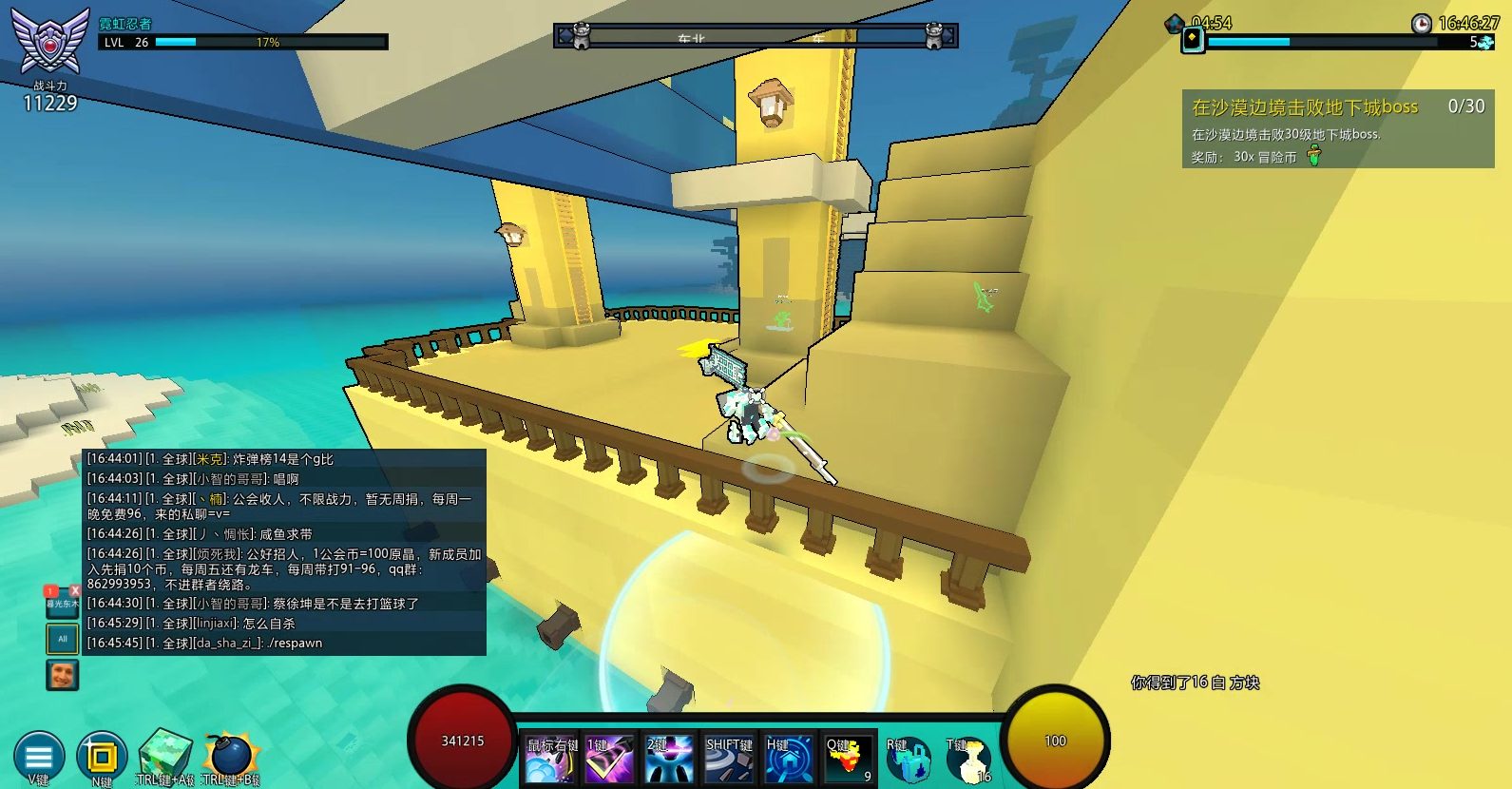
Task: Open the main menu hamburger button
Action: coord(39,757)
